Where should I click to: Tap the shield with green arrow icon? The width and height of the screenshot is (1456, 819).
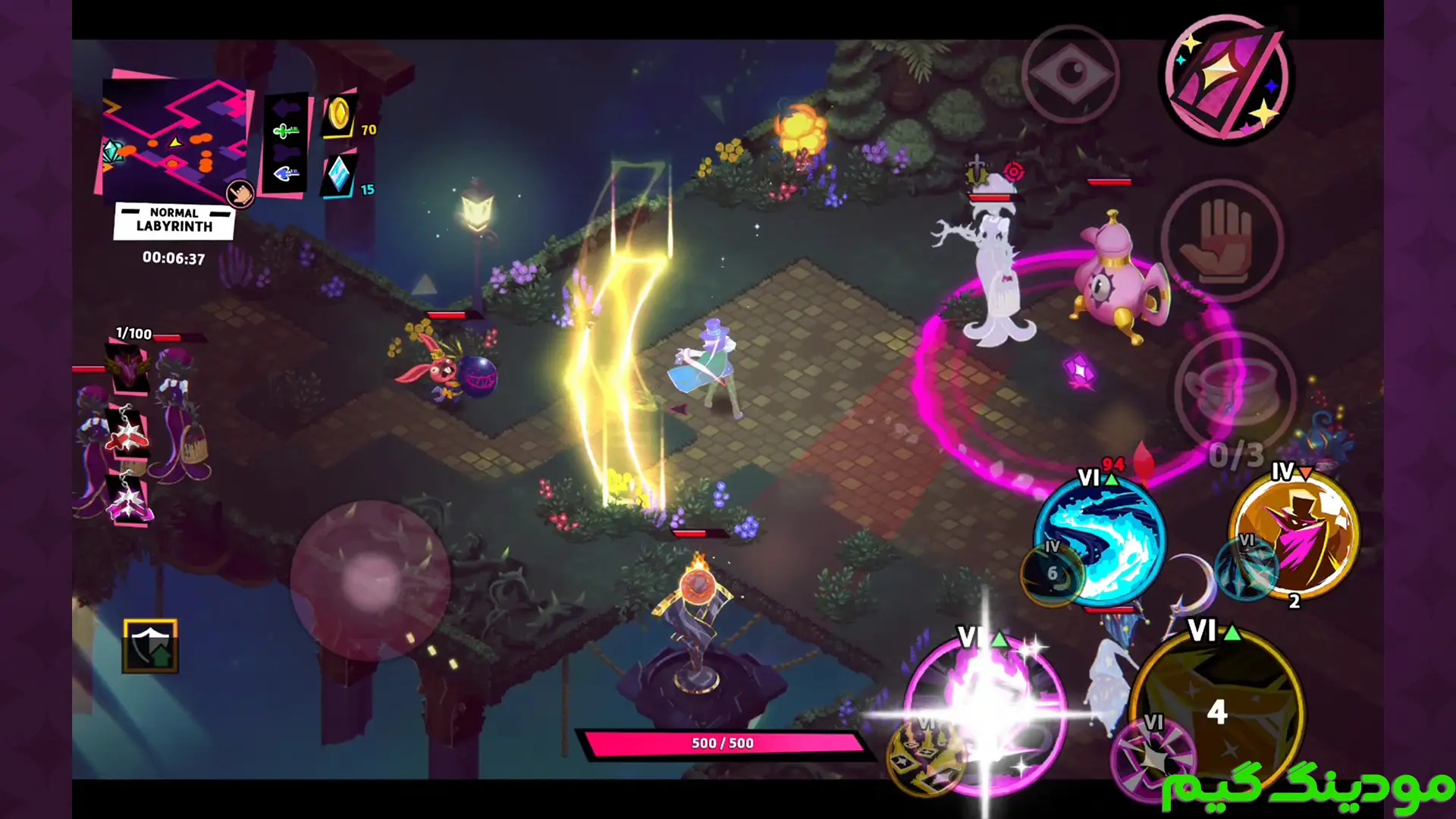point(151,647)
